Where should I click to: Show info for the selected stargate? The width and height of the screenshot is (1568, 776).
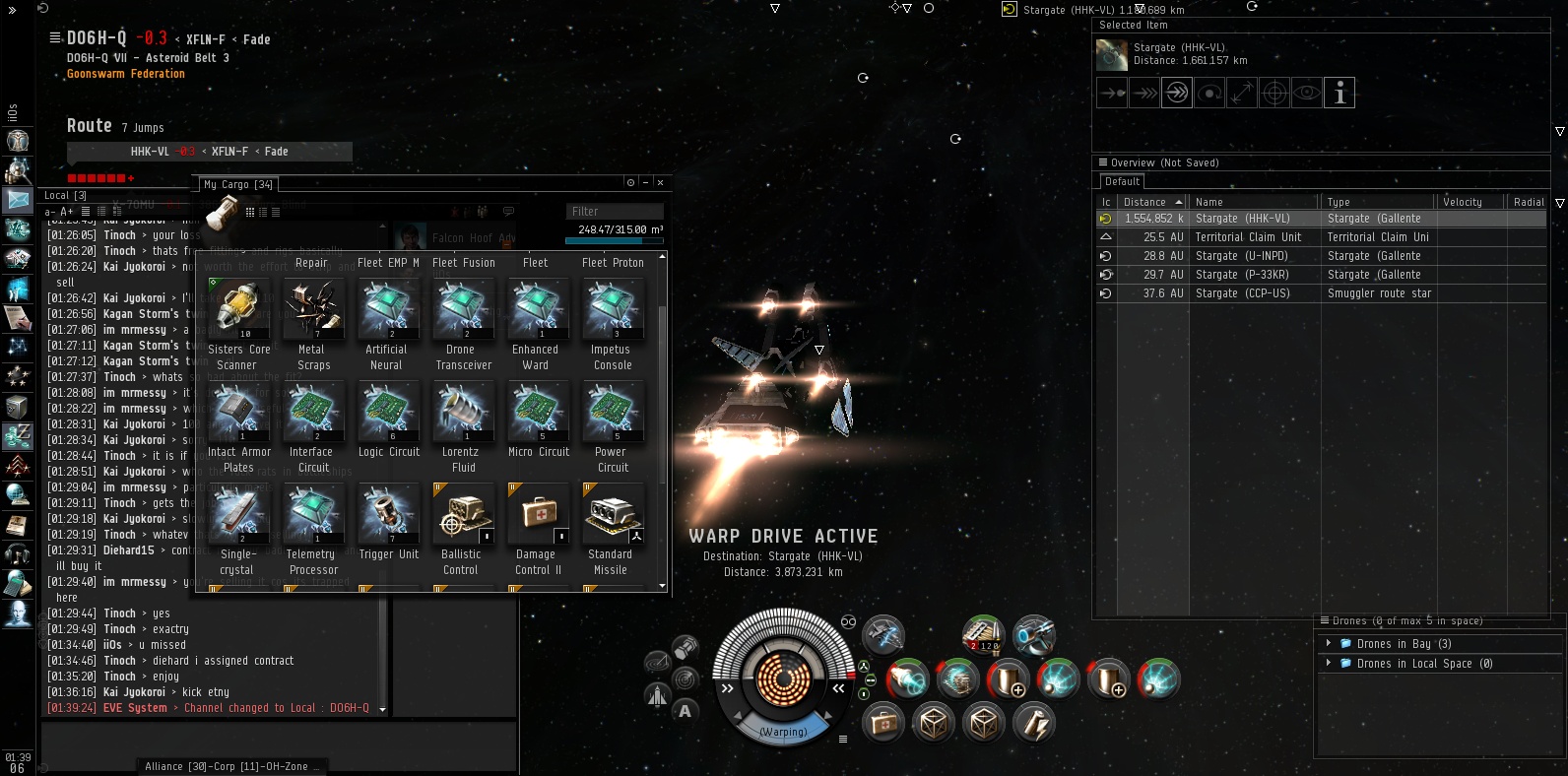[1339, 93]
